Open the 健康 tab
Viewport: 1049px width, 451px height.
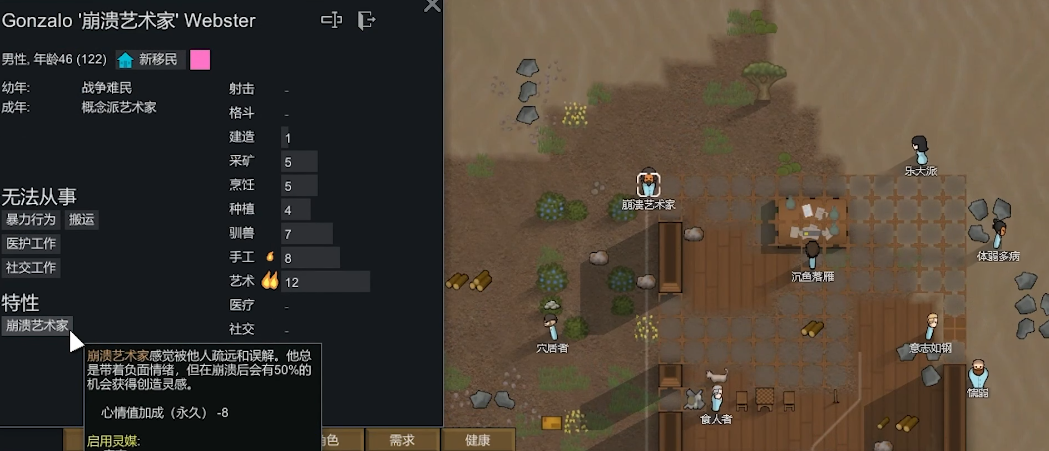tap(477, 440)
